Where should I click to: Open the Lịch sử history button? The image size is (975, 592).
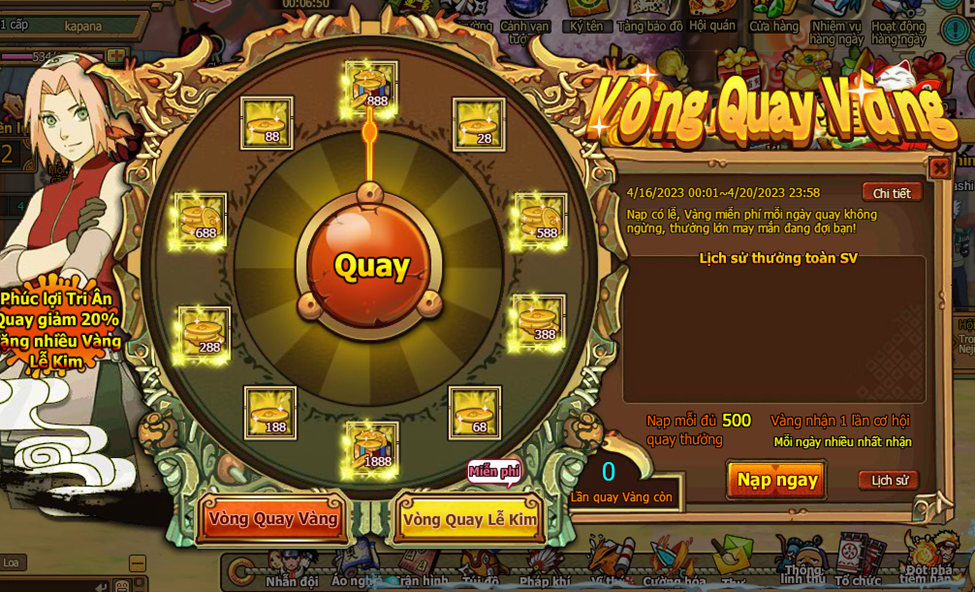point(888,480)
